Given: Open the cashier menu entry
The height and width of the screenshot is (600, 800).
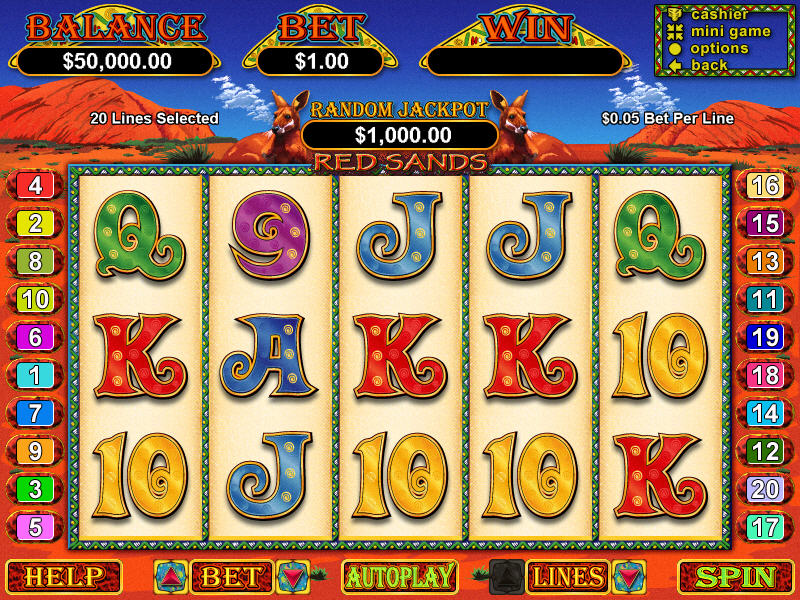Looking at the screenshot, I should point(719,14).
